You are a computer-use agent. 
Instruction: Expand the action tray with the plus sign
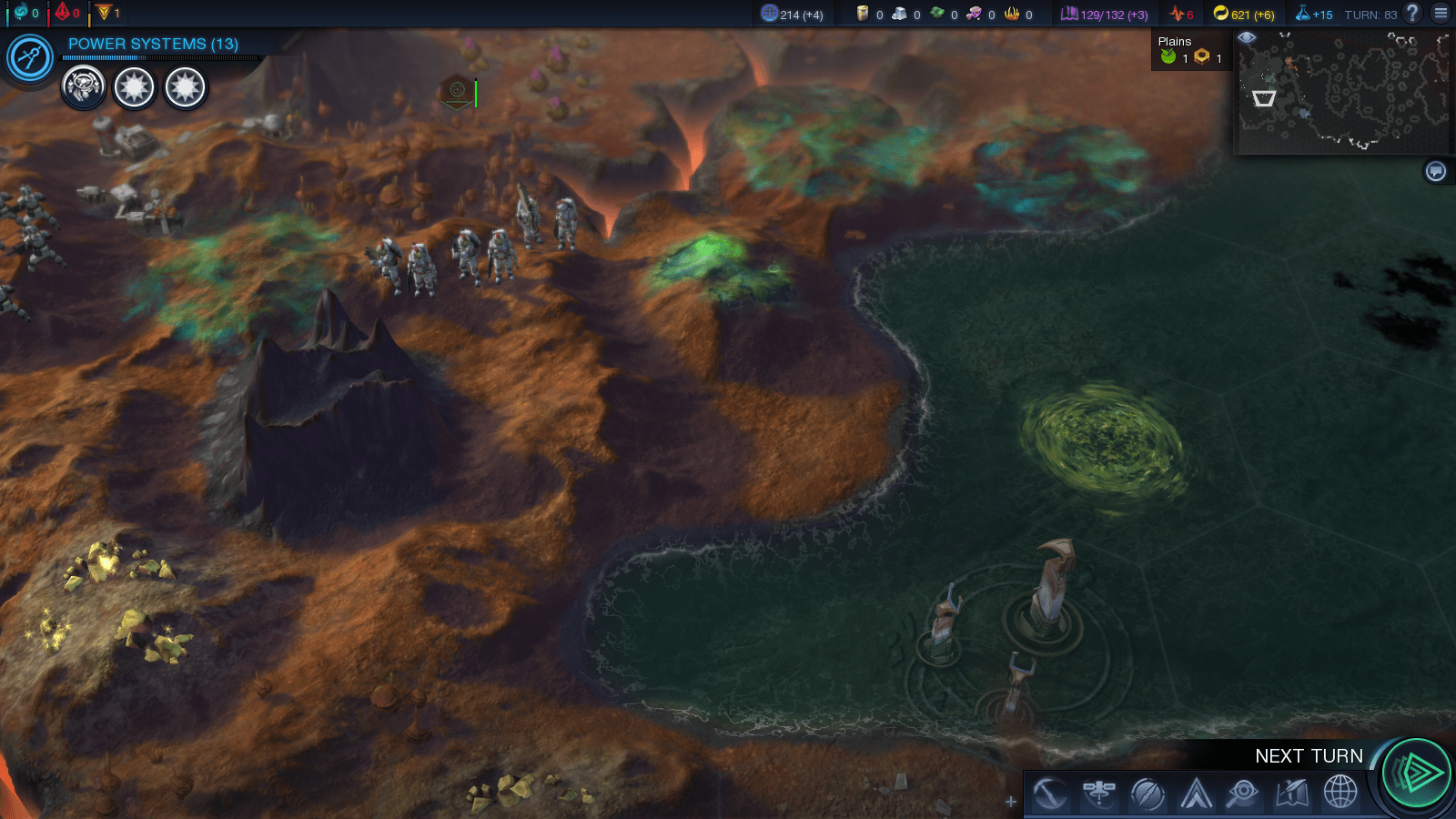click(x=1010, y=802)
